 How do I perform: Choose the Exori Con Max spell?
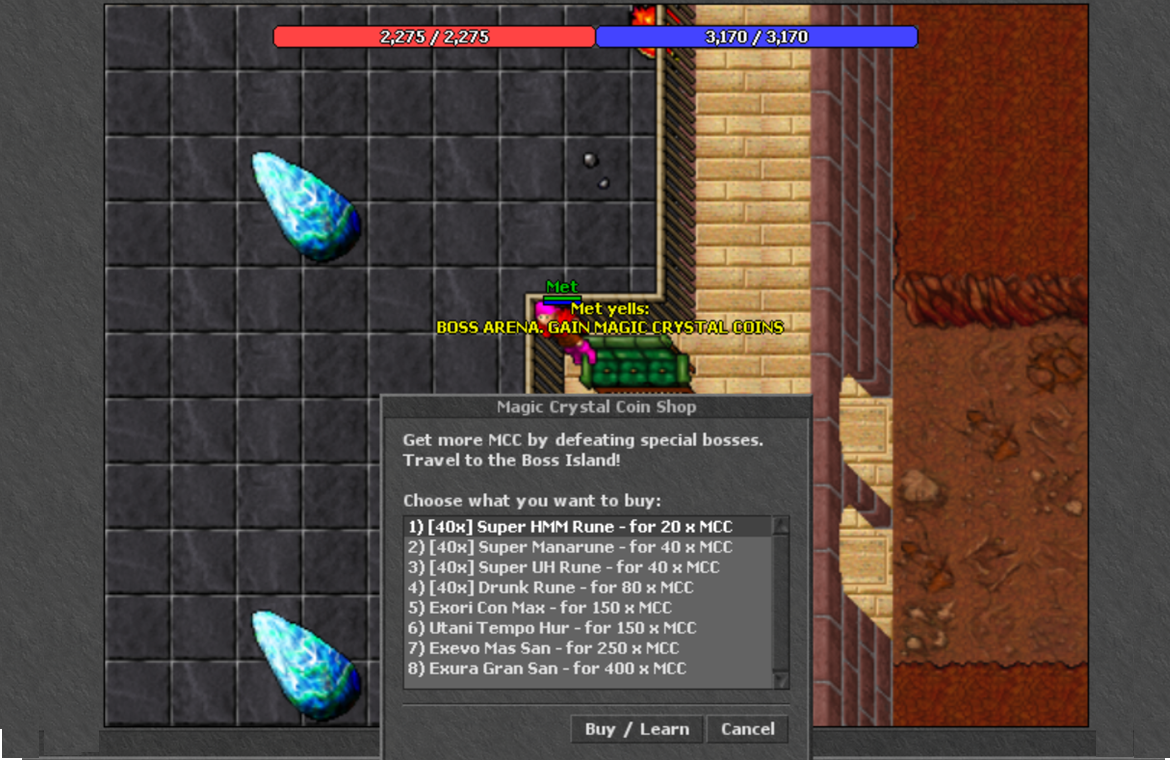click(x=540, y=608)
